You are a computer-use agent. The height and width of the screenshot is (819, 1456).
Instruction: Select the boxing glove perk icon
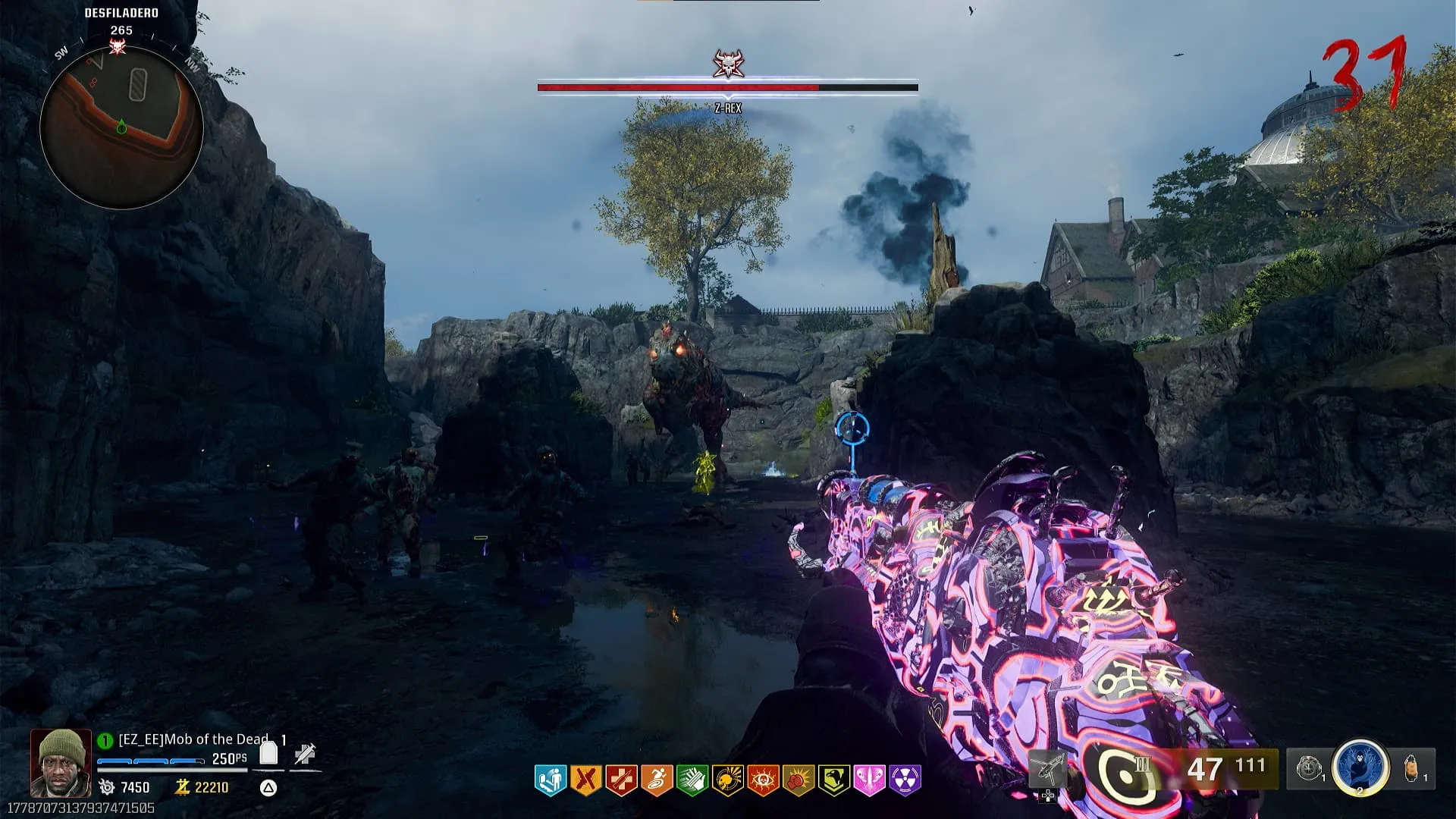pos(798,780)
